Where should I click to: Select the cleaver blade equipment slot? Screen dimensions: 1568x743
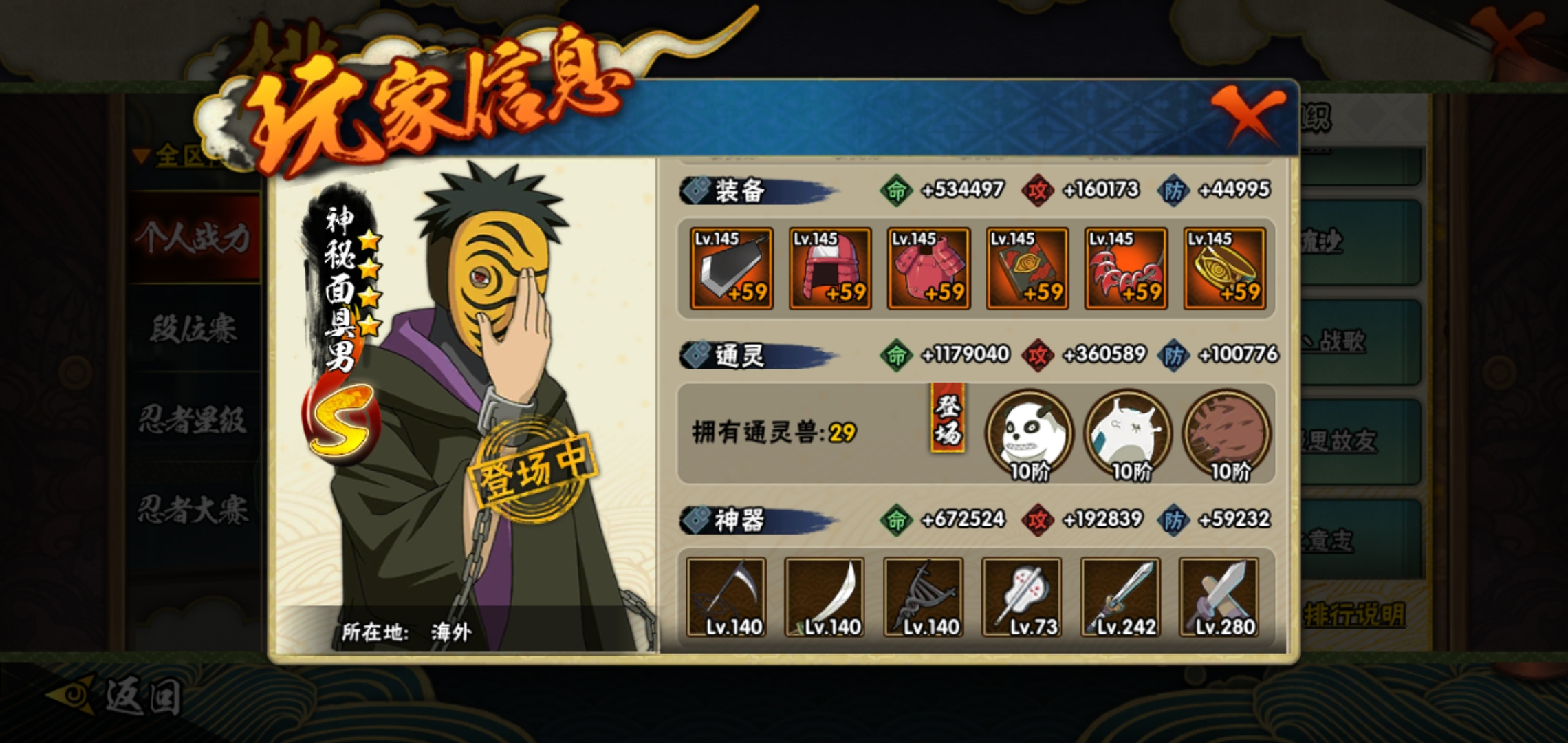click(x=731, y=268)
